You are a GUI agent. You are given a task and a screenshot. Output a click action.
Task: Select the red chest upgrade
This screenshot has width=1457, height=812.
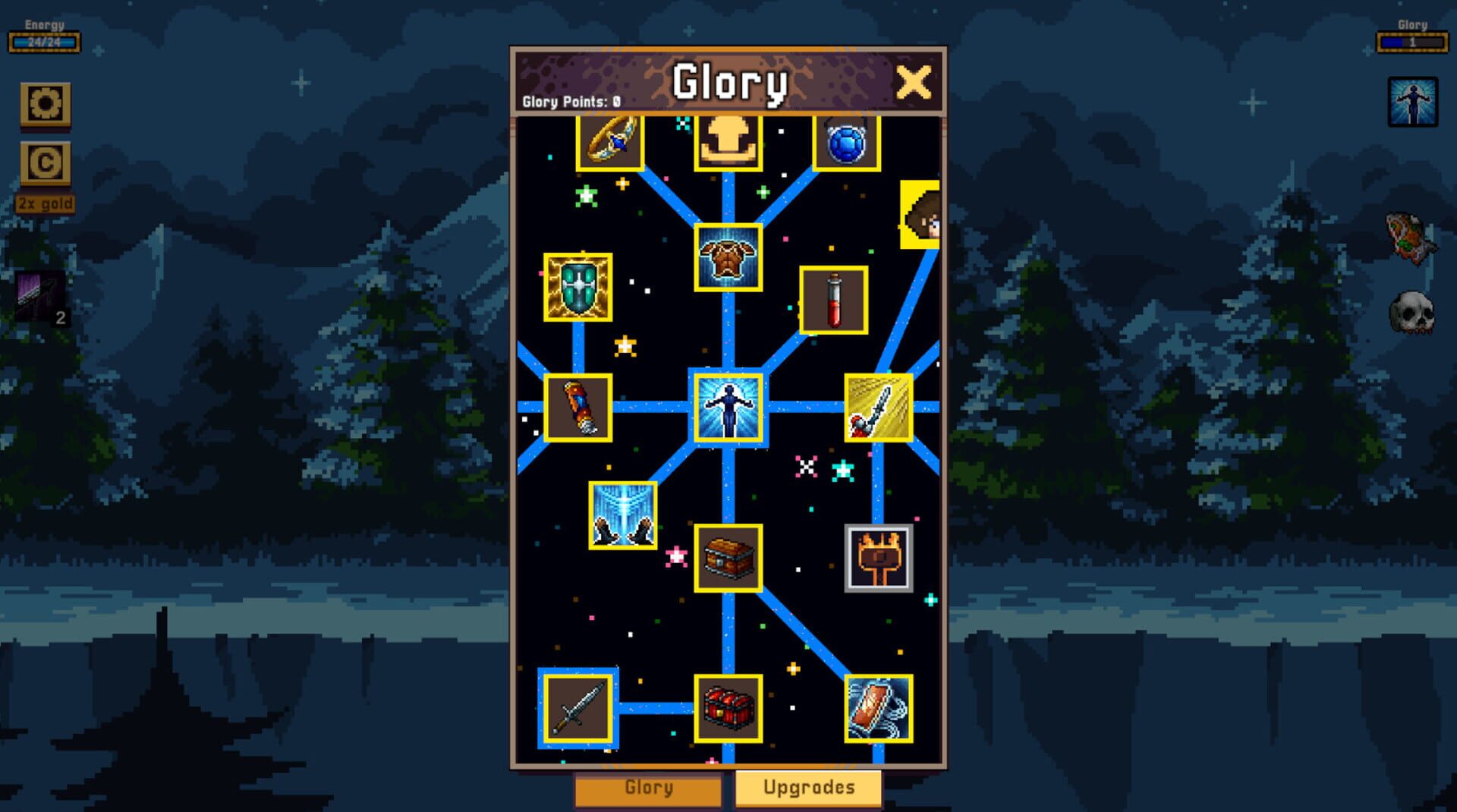pos(728,706)
